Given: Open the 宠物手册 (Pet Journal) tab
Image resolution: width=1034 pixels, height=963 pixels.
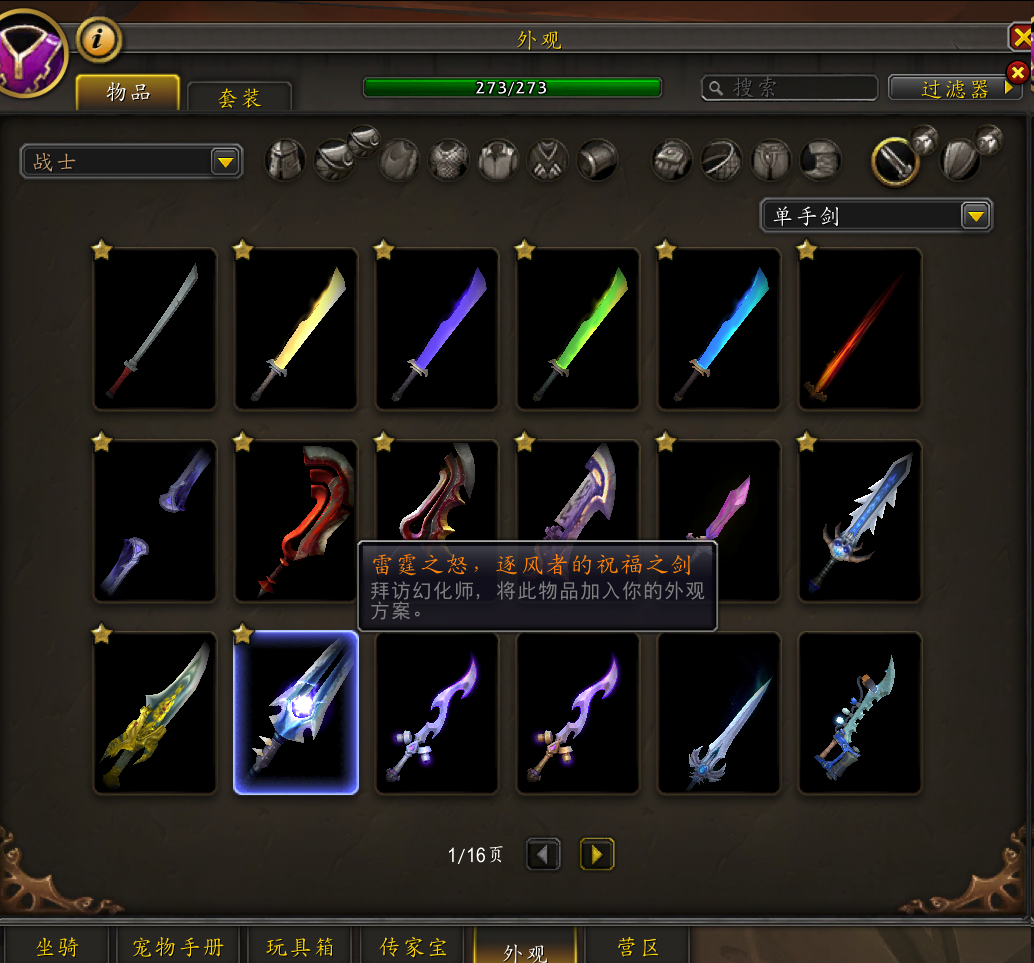Looking at the screenshot, I should [x=178, y=946].
